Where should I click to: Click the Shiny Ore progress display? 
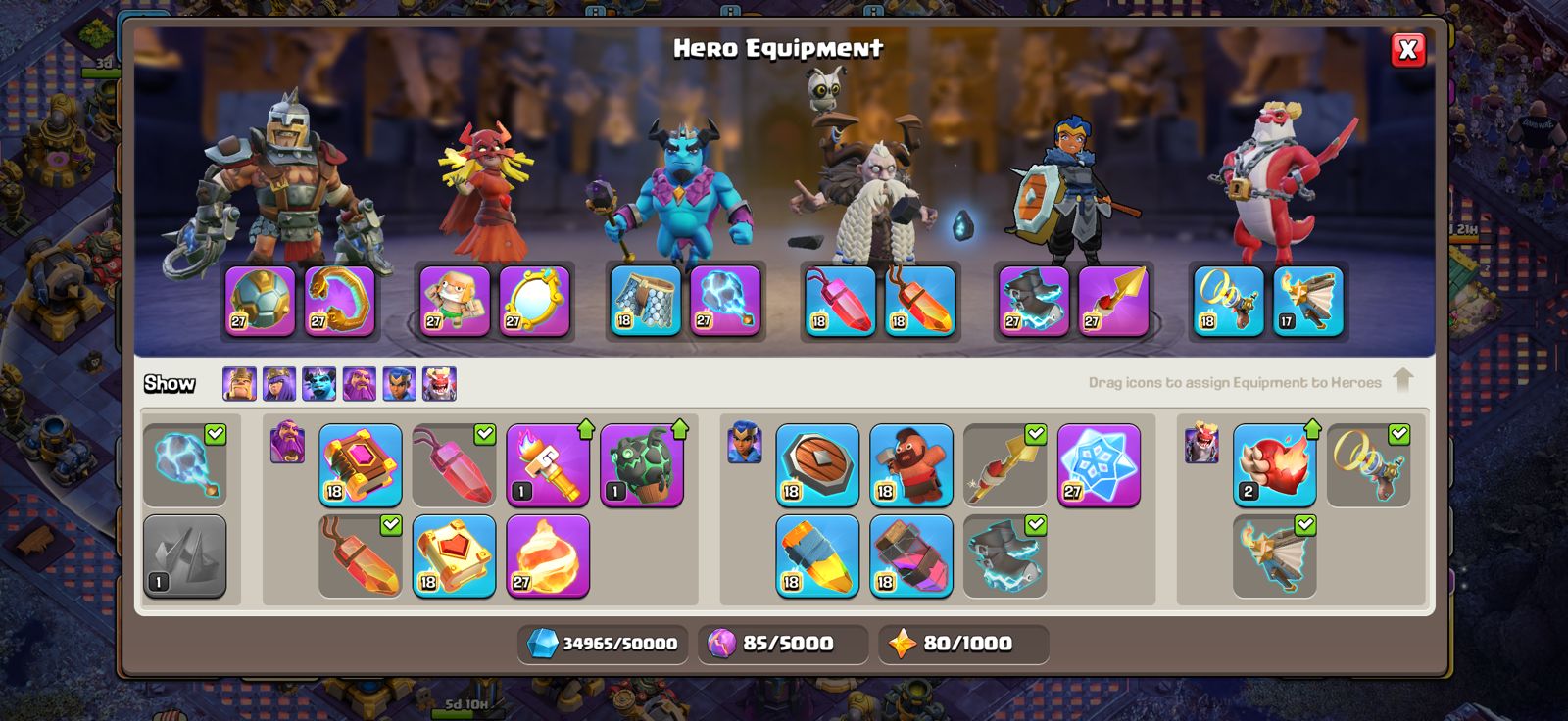[603, 645]
